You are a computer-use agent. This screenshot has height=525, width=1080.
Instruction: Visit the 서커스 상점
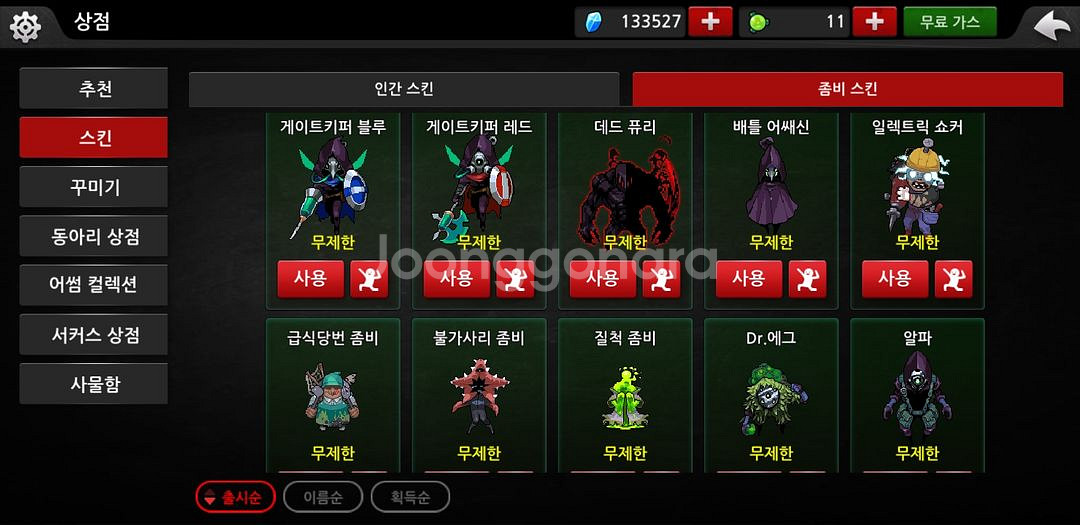94,335
